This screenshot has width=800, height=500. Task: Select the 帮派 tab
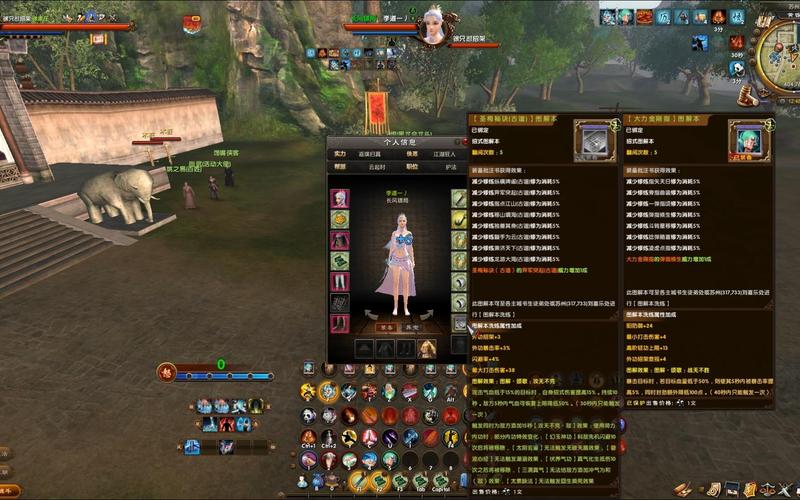[x=340, y=167]
